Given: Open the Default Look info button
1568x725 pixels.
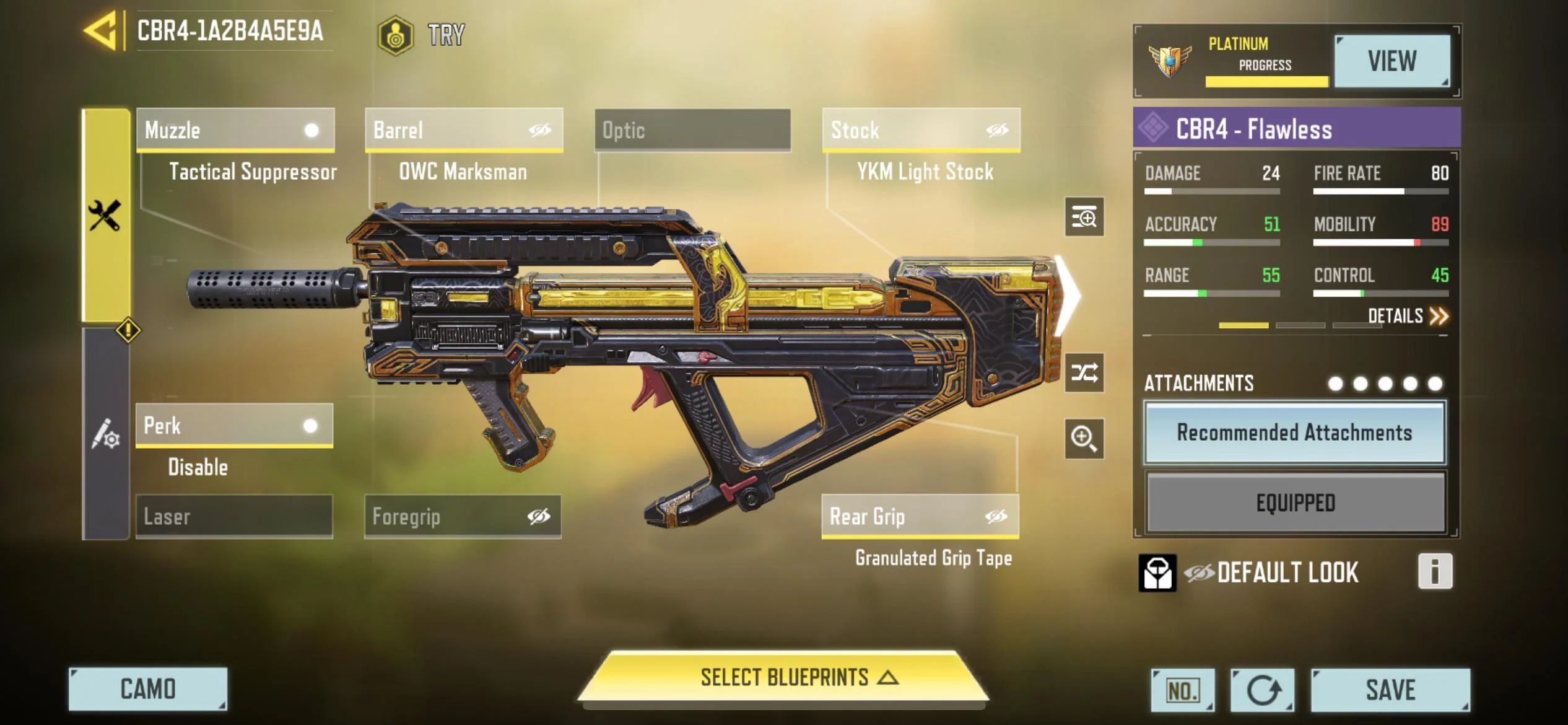Looking at the screenshot, I should (1434, 571).
